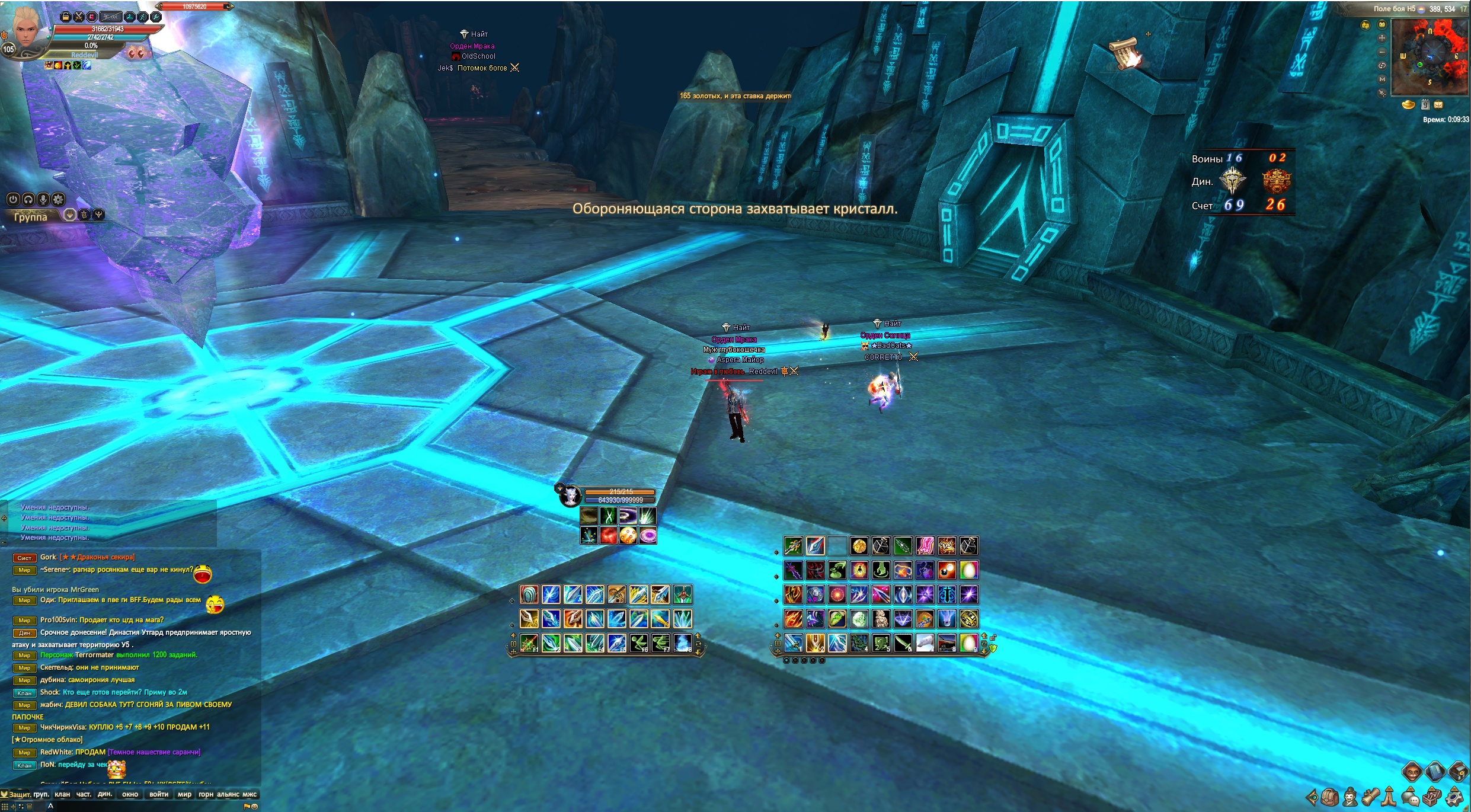Click the minimap zoom-out minus button

pyautogui.click(x=1382, y=52)
